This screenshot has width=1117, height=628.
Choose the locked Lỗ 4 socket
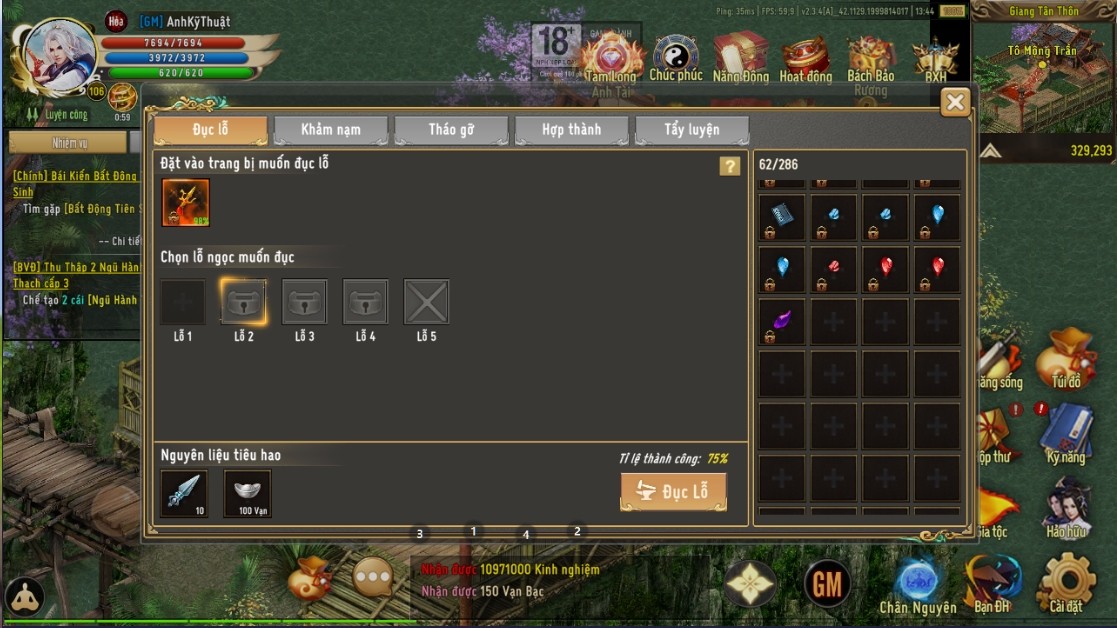tap(365, 302)
